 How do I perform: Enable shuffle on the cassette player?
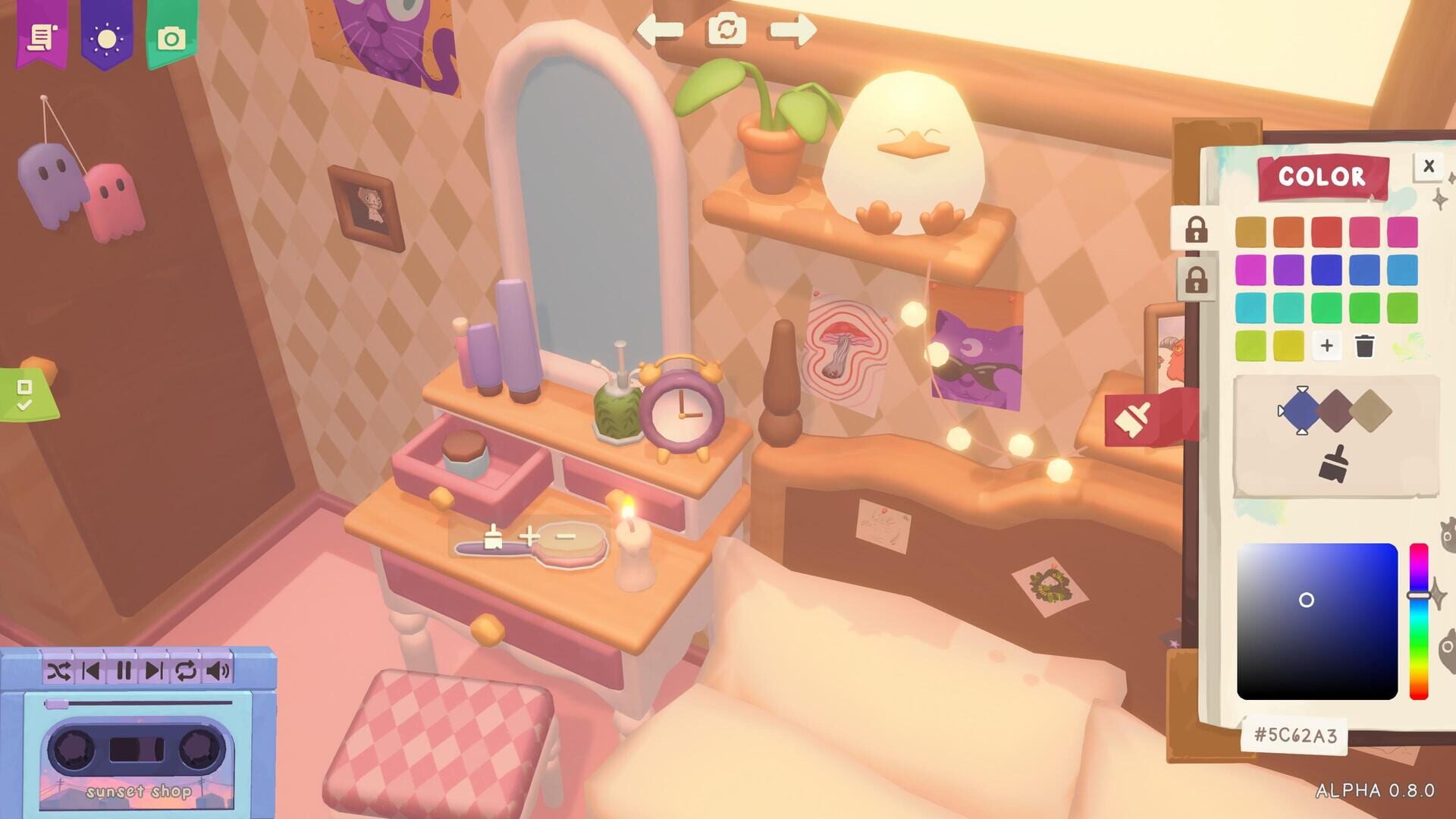pyautogui.click(x=59, y=670)
